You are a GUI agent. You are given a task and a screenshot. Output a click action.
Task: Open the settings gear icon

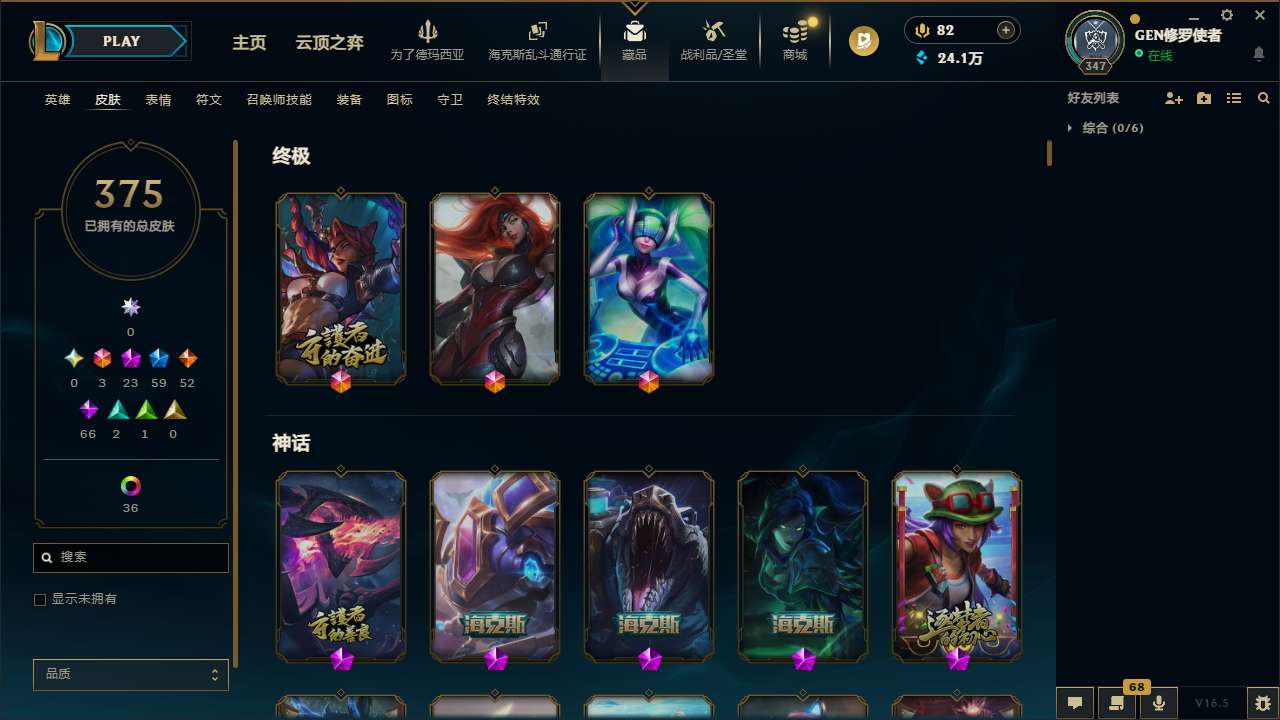(x=1226, y=15)
